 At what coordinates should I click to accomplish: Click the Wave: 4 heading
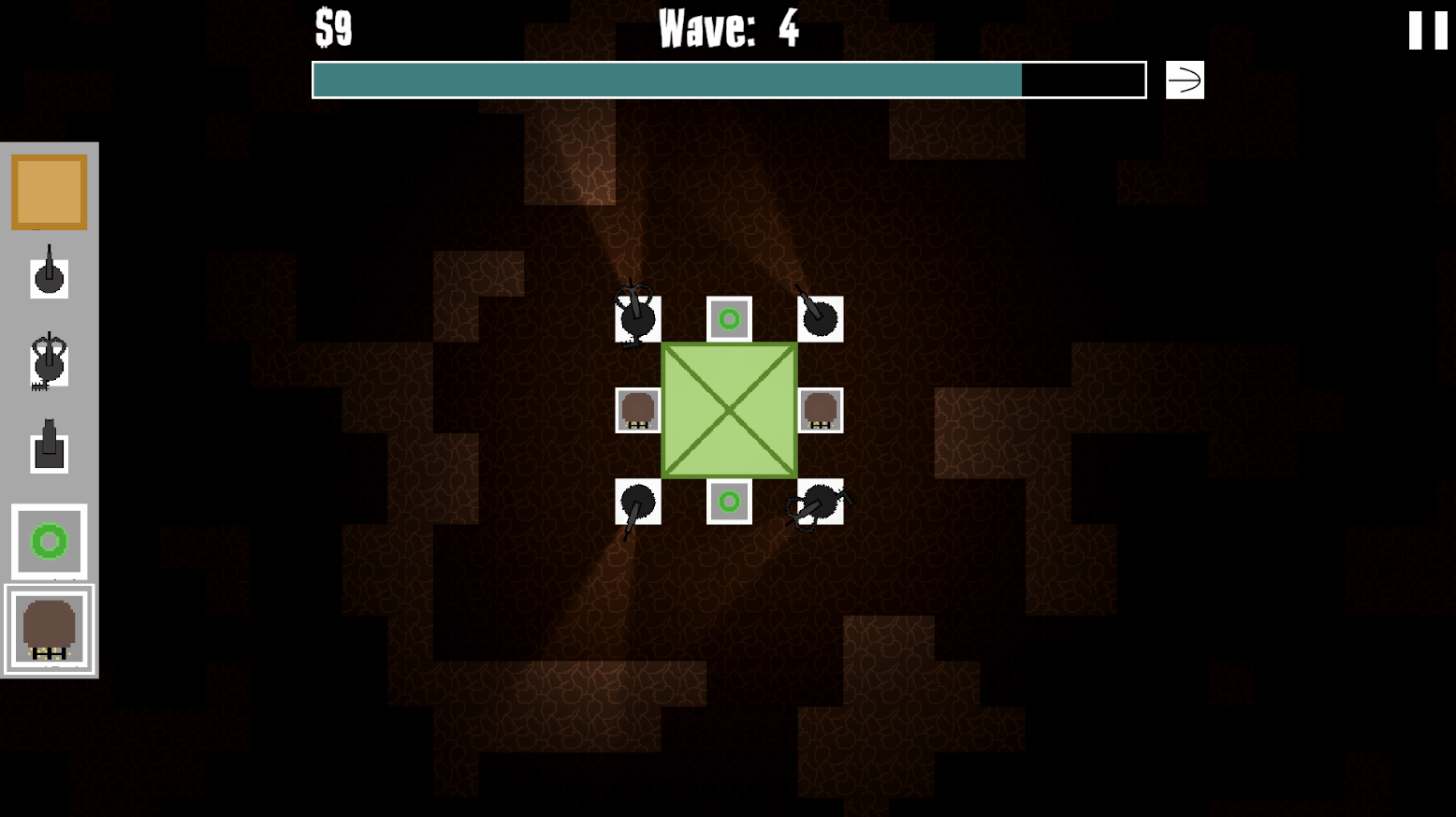point(728,29)
